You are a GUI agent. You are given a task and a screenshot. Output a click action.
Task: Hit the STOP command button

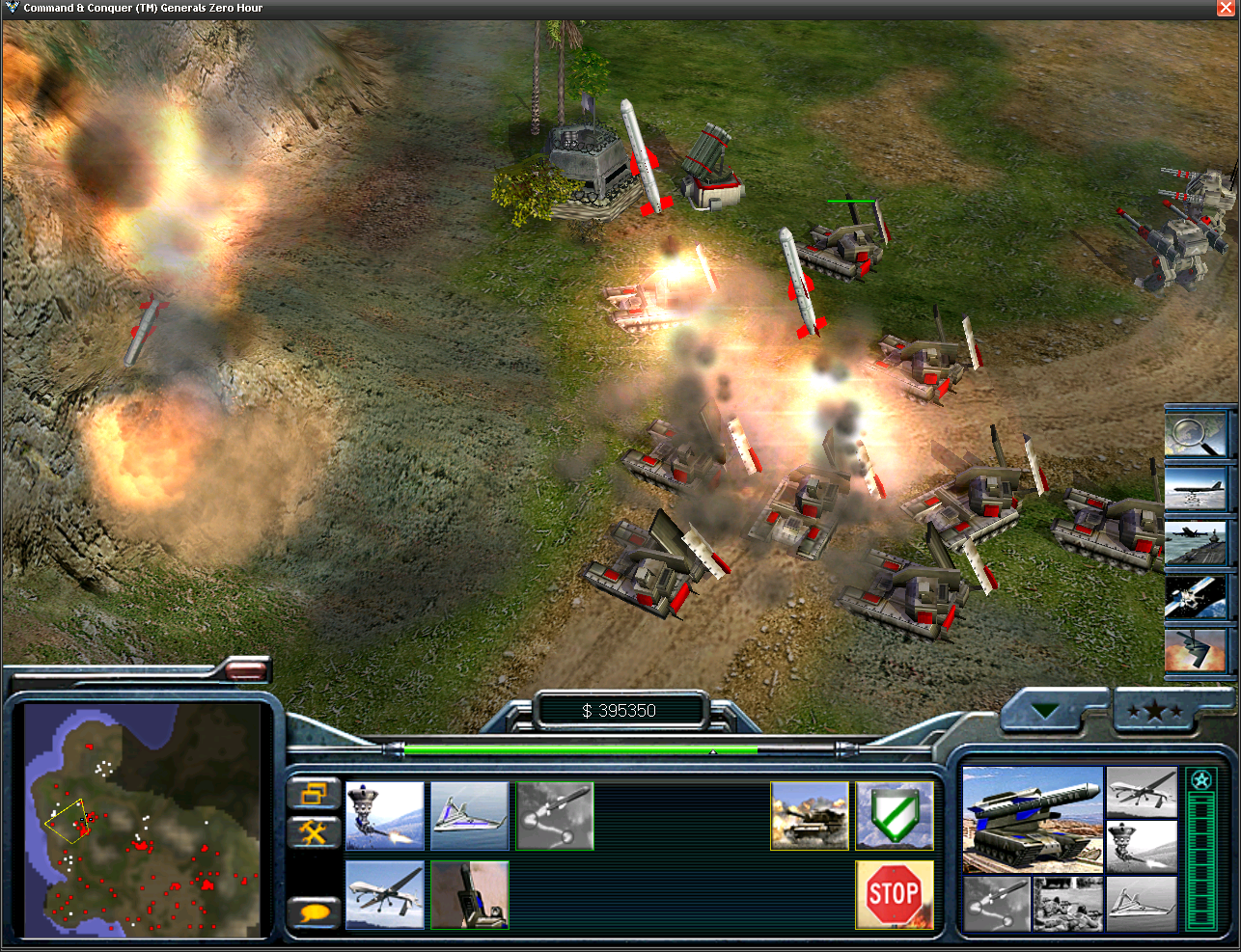(895, 895)
